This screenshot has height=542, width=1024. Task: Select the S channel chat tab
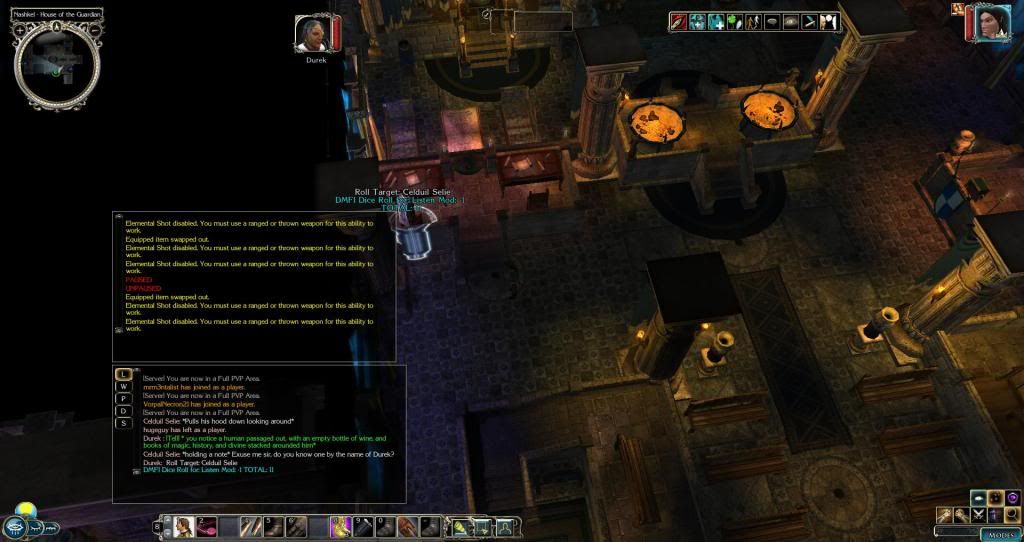123,423
